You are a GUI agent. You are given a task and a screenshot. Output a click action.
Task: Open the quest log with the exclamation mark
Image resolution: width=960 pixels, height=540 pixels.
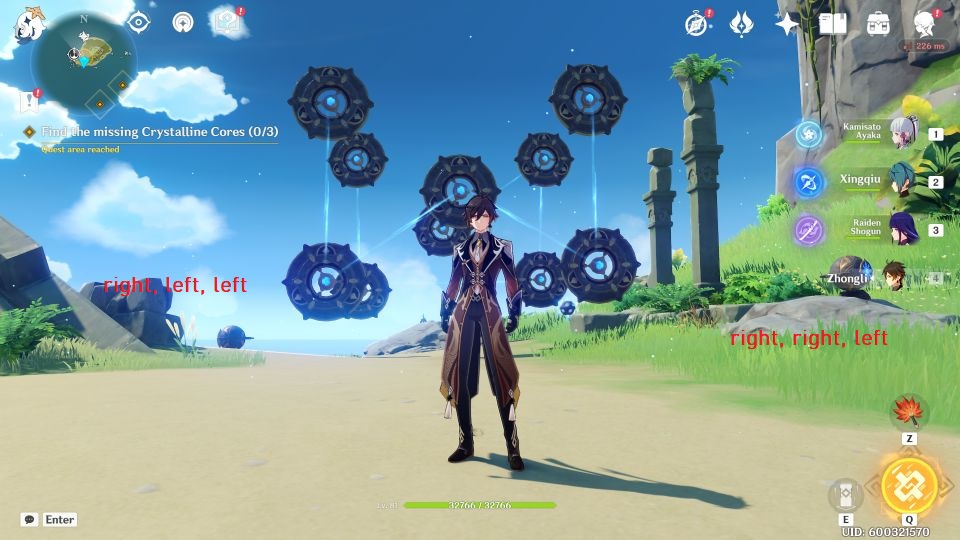point(29,101)
